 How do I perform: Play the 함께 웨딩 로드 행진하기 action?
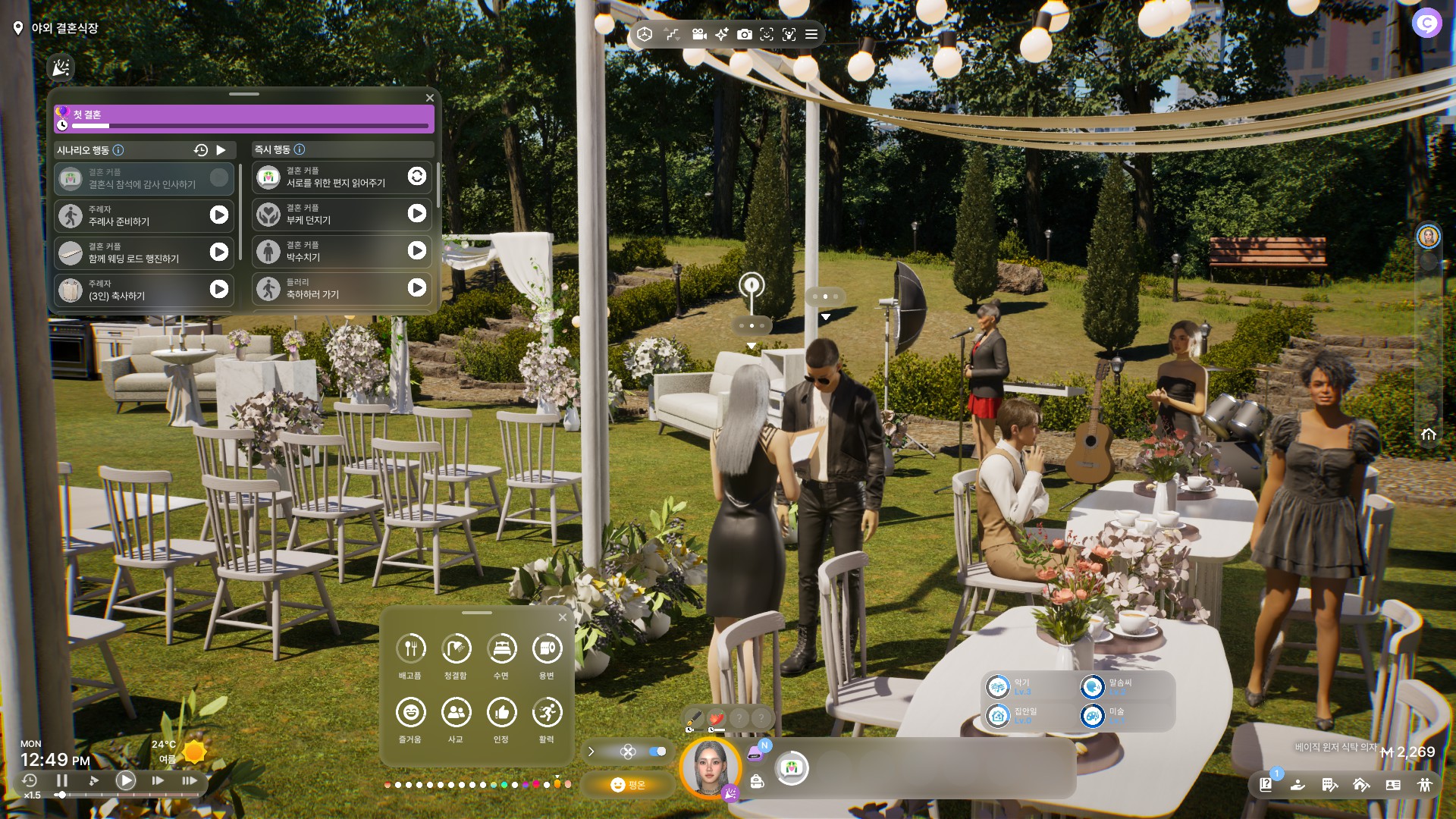[x=218, y=252]
